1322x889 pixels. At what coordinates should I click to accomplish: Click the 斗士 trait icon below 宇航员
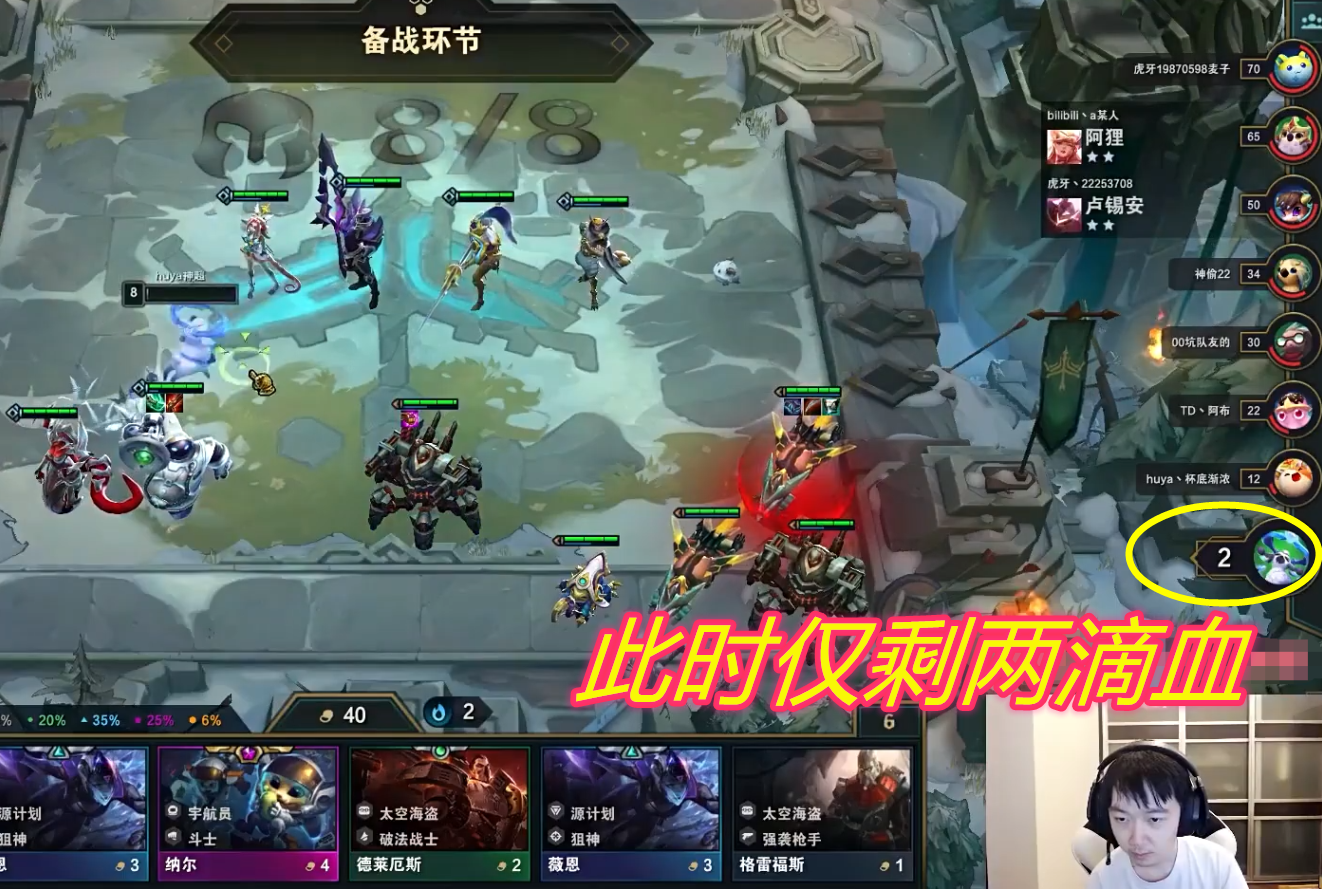(x=172, y=834)
